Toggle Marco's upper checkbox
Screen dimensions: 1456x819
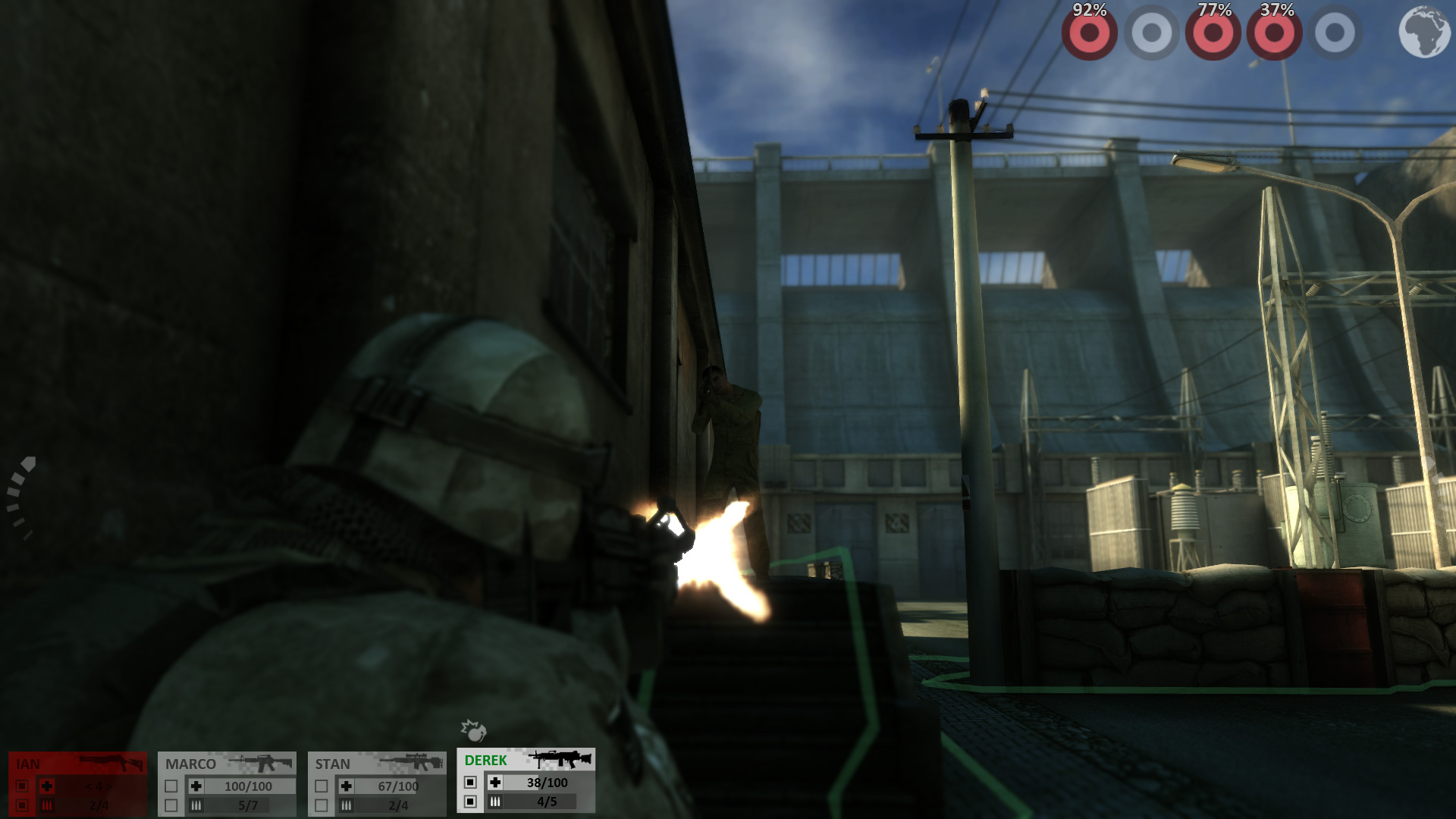click(171, 784)
